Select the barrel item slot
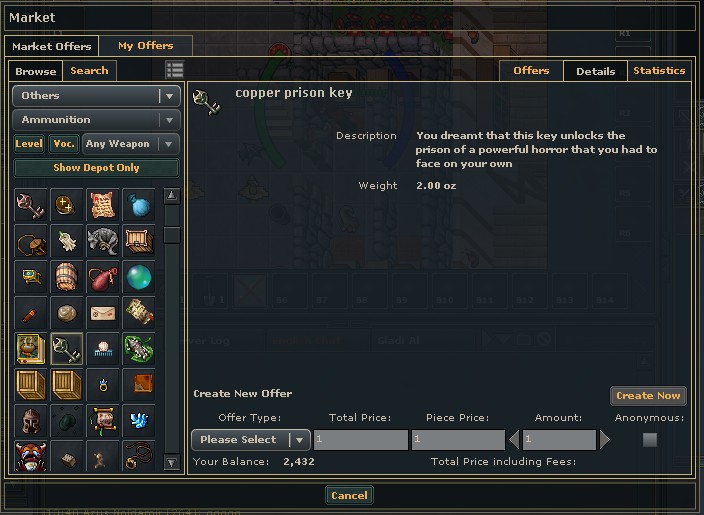 coord(67,277)
